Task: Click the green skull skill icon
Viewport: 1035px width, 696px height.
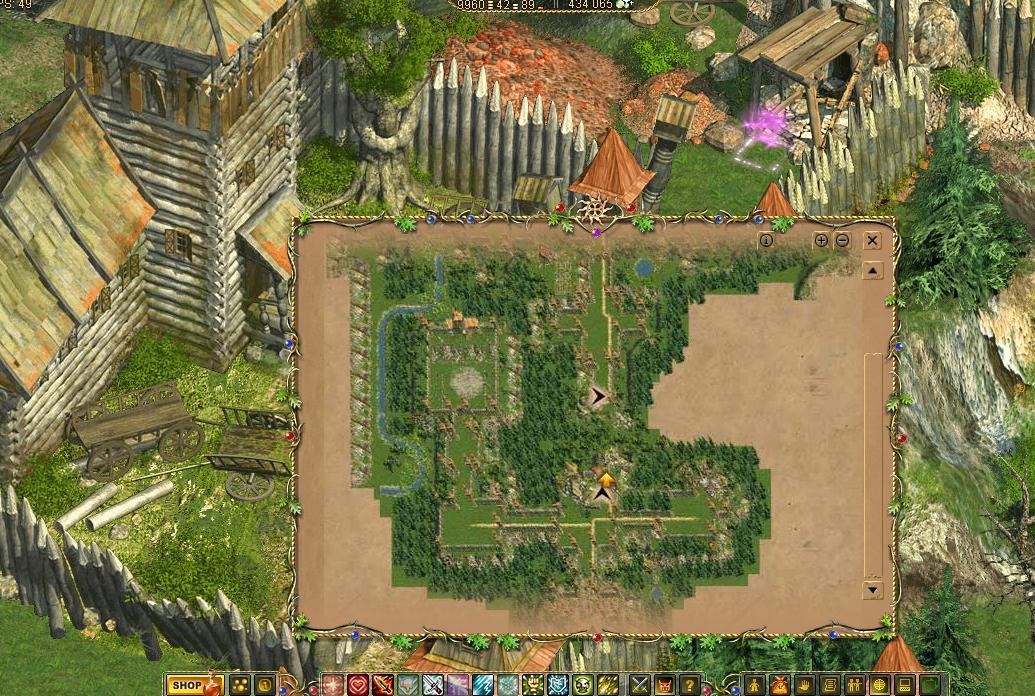Action: tap(583, 685)
